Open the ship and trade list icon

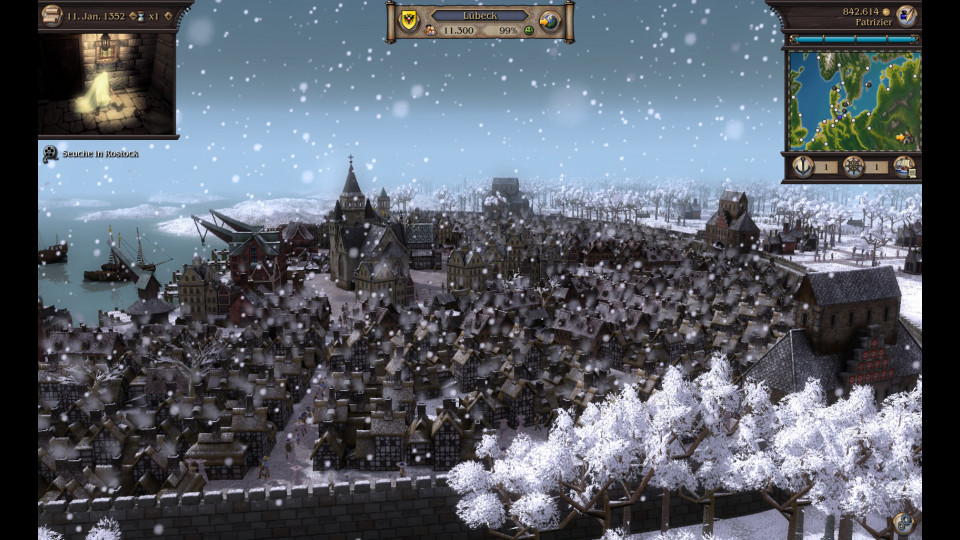(x=903, y=166)
